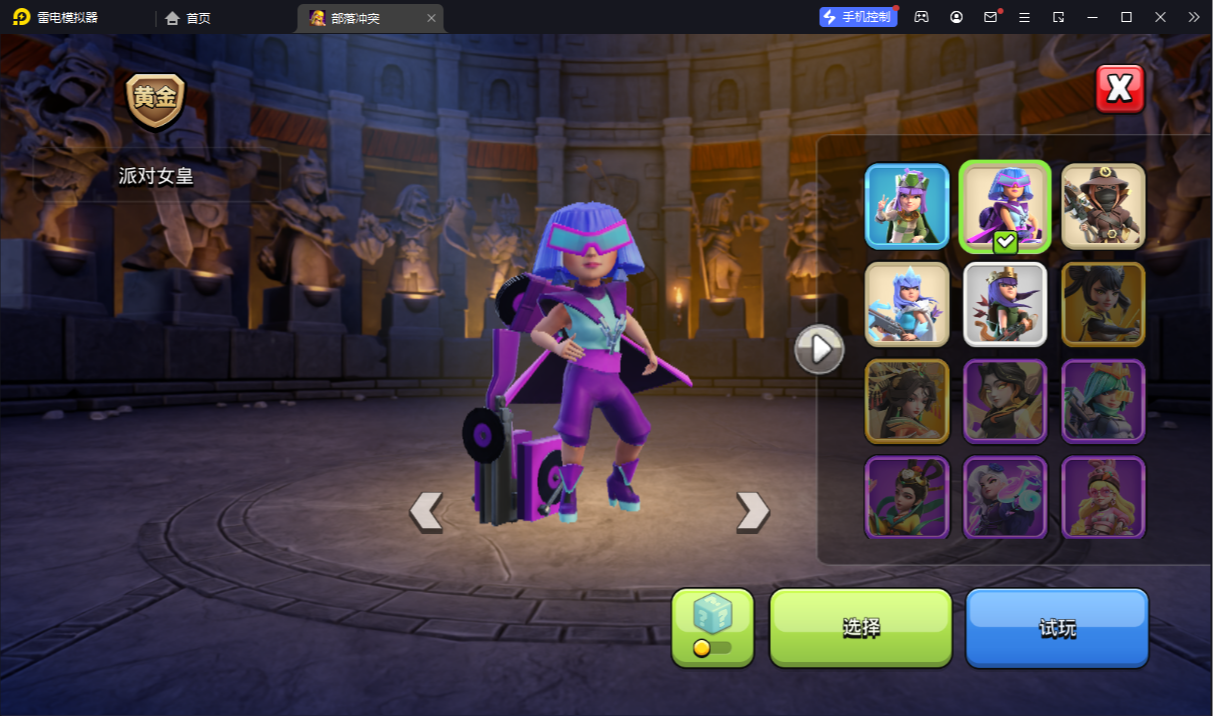Show the previous skin pose with left arrow
1213x716 pixels.
[426, 511]
